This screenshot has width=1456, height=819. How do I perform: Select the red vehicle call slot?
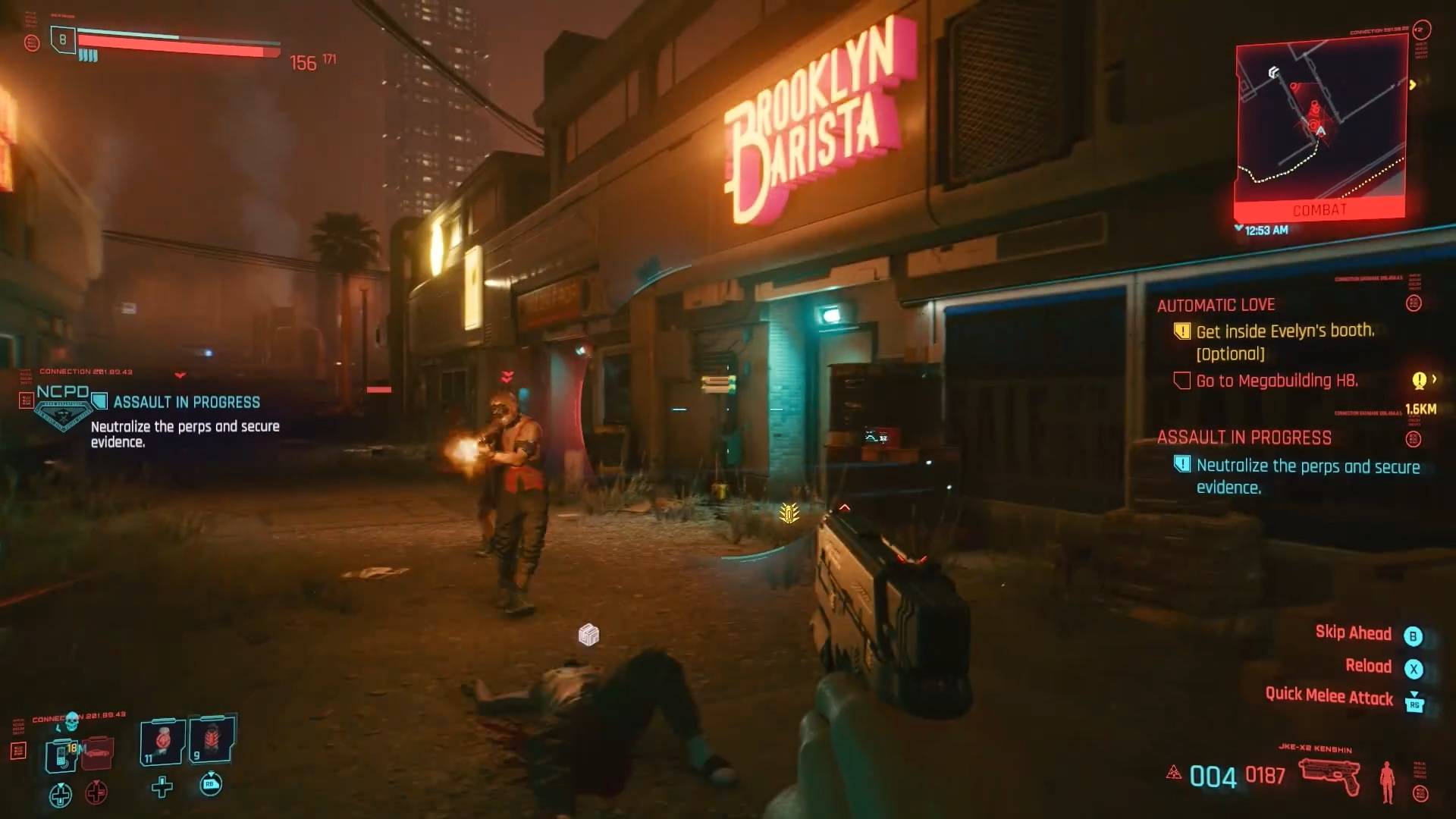pos(97,752)
